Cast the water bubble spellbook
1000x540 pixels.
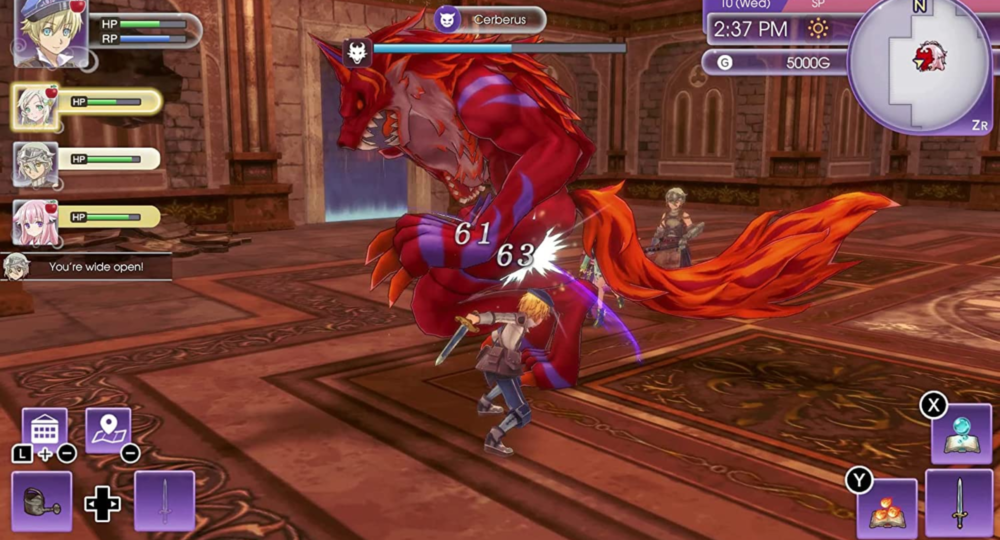tap(961, 433)
